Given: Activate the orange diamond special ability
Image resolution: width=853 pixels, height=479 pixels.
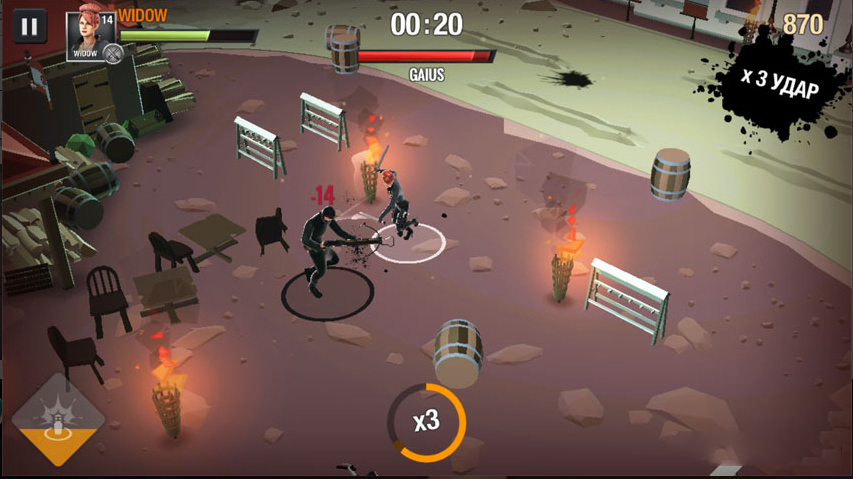Looking at the screenshot, I should 57,421.
